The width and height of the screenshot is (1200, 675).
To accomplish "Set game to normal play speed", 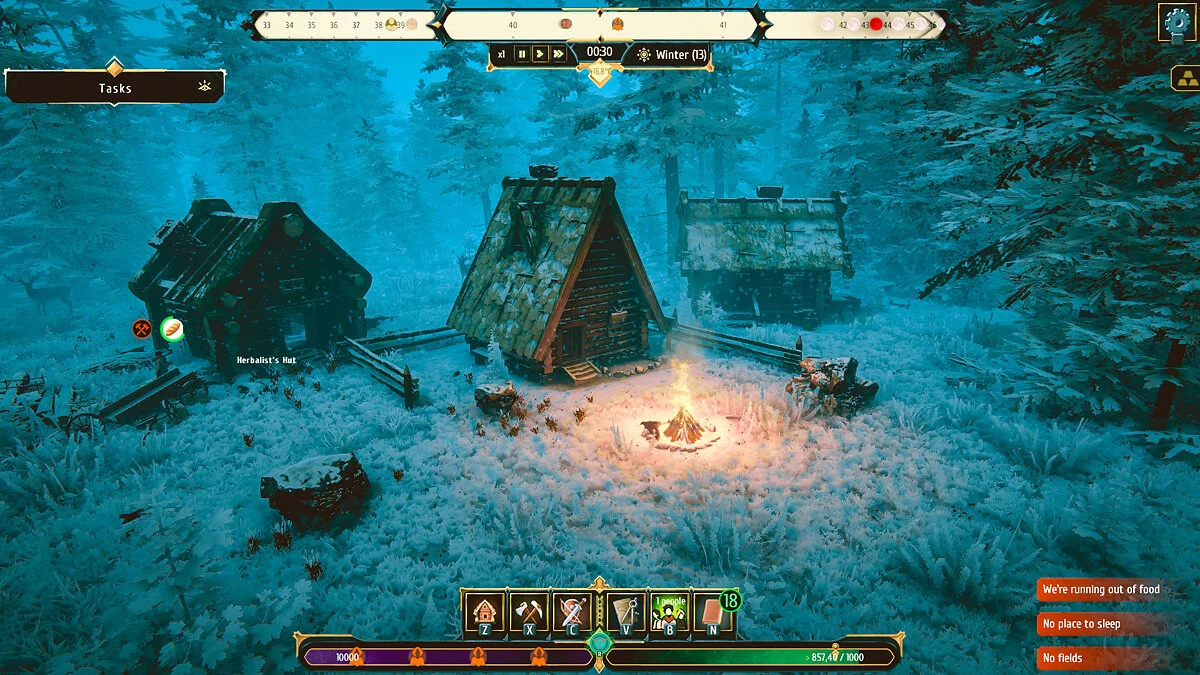I will [540, 53].
